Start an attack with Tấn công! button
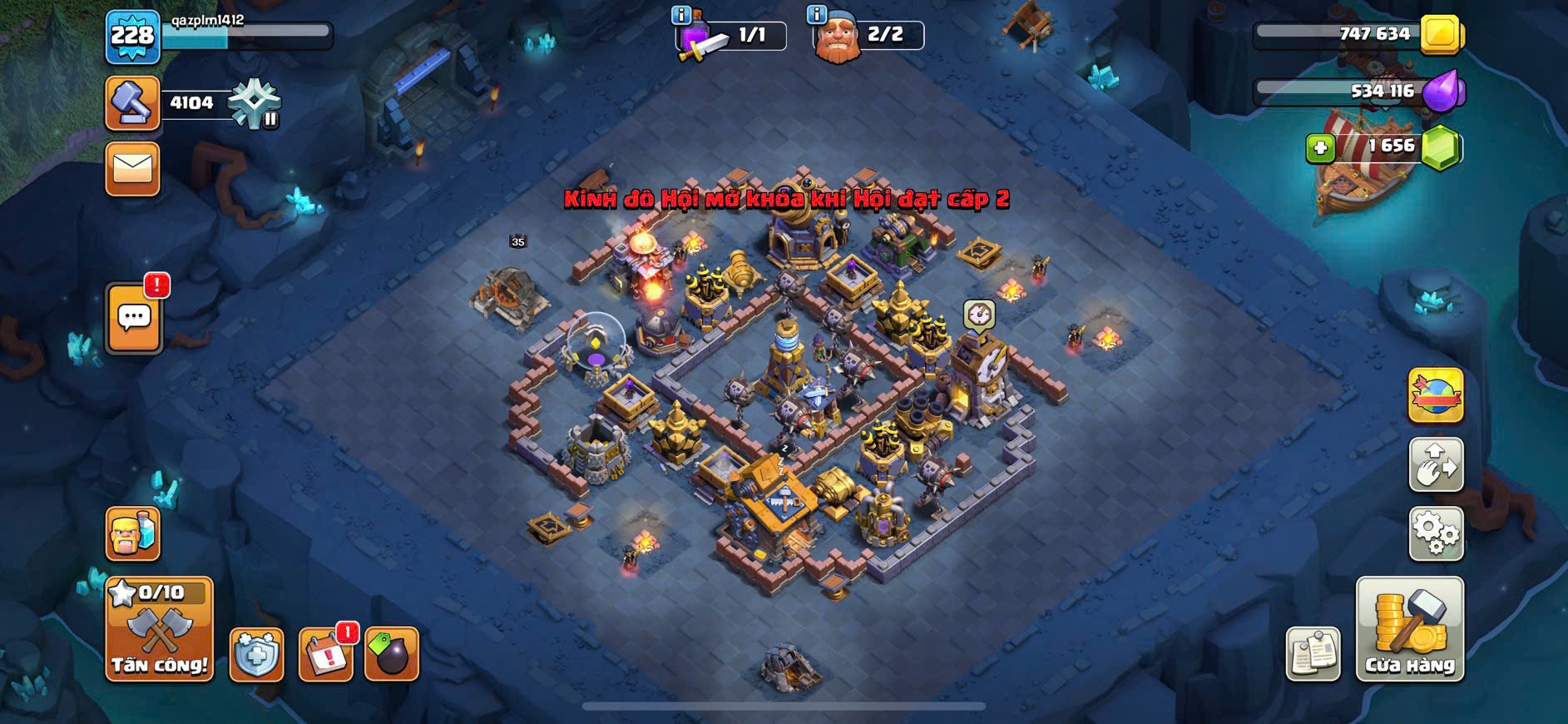This screenshot has width=1568, height=724. pos(159,629)
